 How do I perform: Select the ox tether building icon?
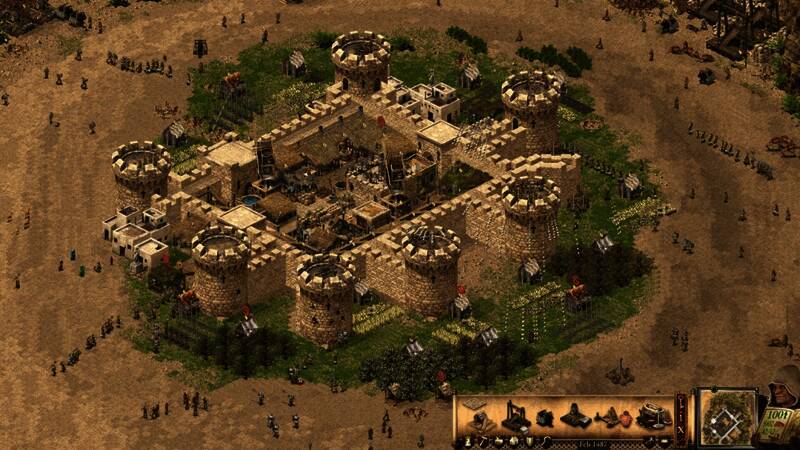click(545, 417)
